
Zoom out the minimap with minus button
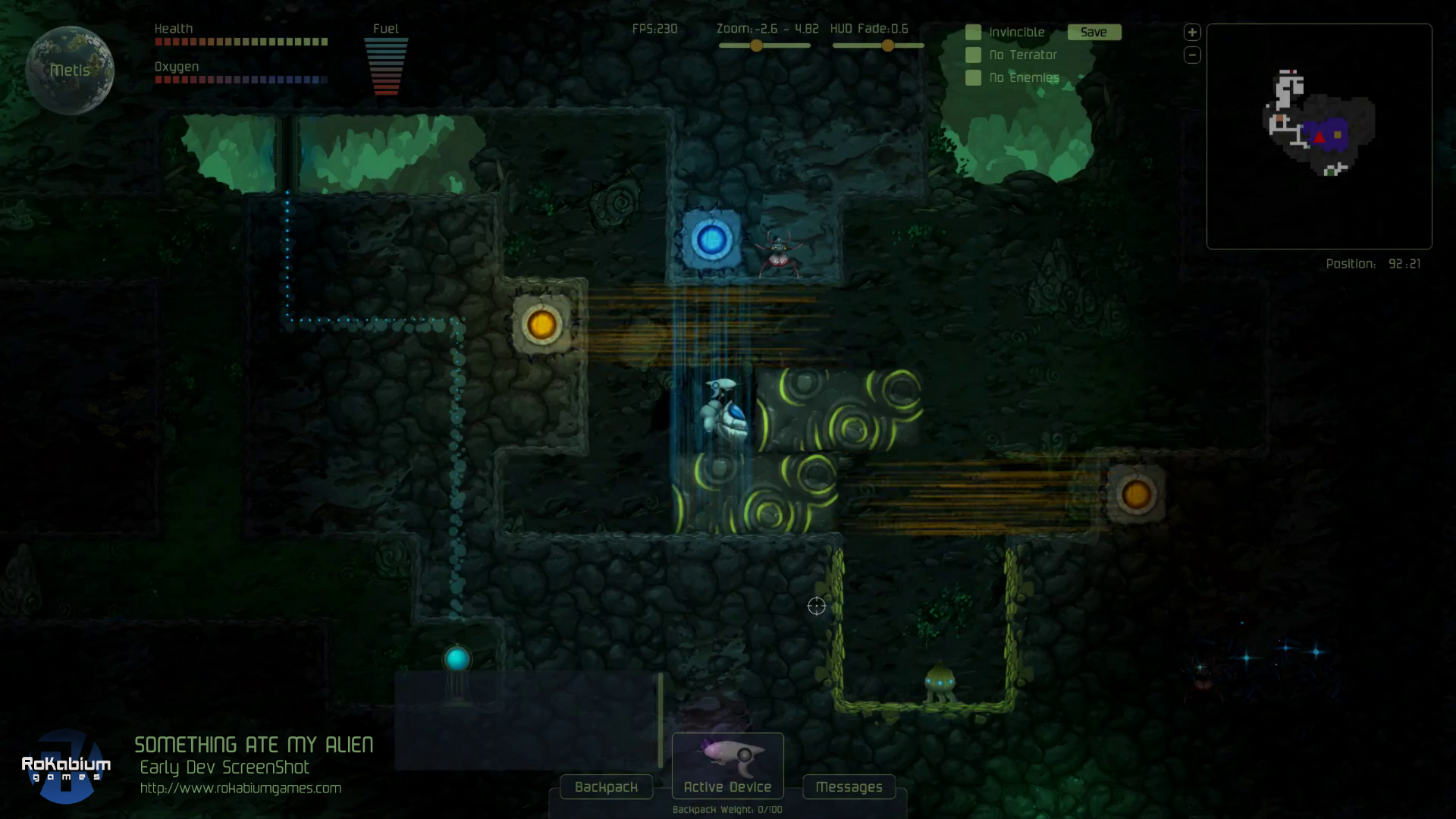(1192, 55)
